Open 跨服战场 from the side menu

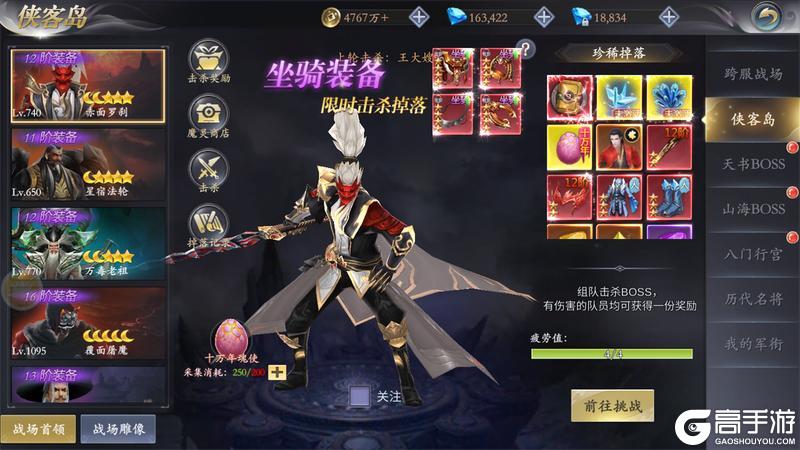[x=754, y=73]
